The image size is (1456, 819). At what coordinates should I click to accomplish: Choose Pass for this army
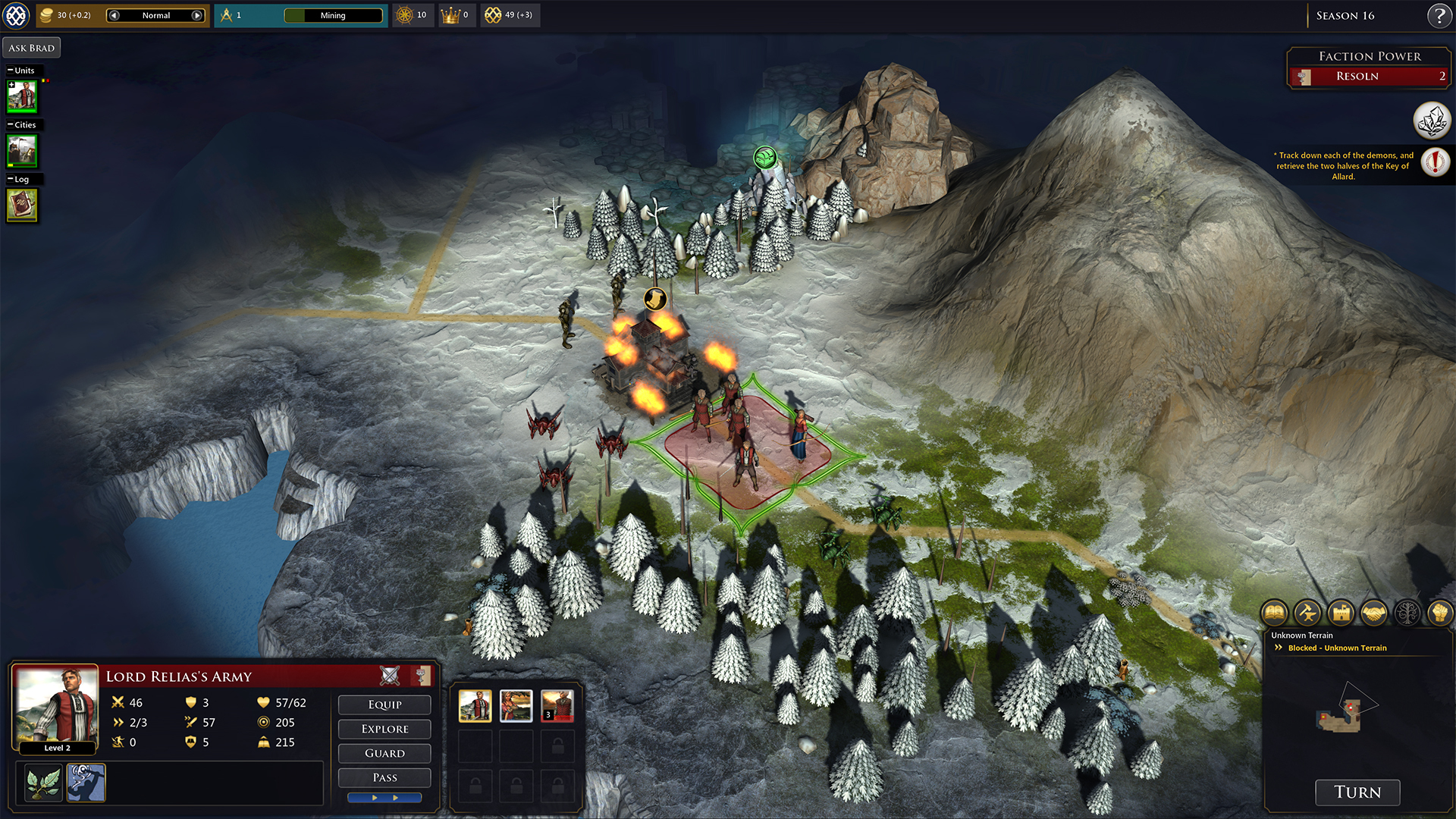tap(384, 777)
